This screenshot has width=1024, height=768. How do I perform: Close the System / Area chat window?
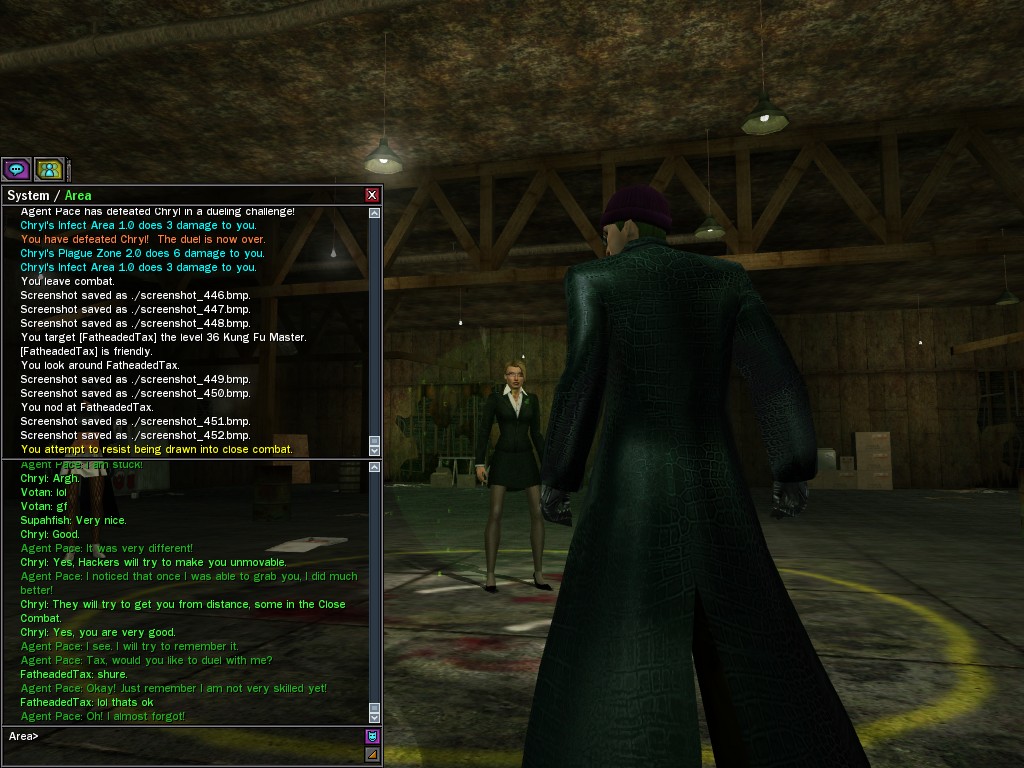pyautogui.click(x=372, y=195)
